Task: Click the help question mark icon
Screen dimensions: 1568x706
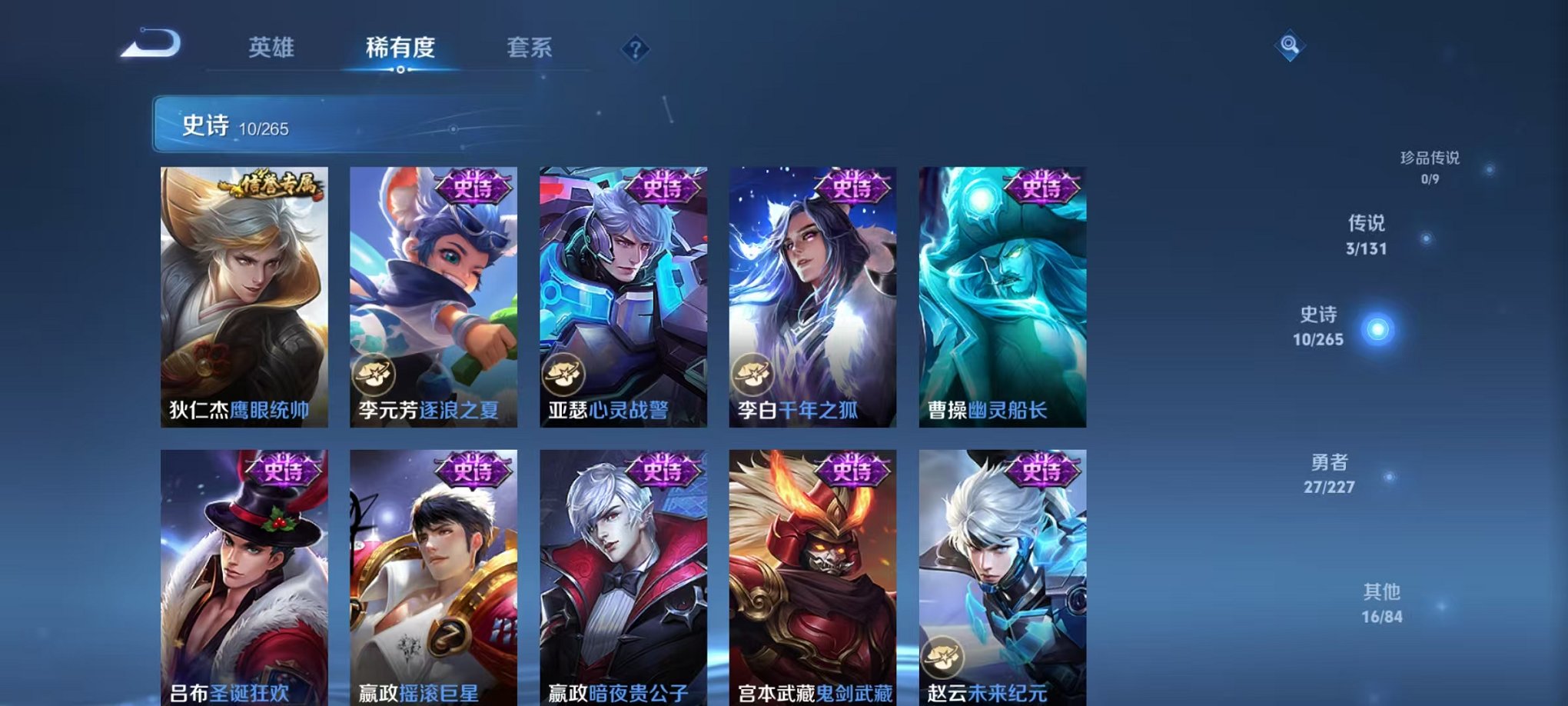Action: pyautogui.click(x=634, y=48)
